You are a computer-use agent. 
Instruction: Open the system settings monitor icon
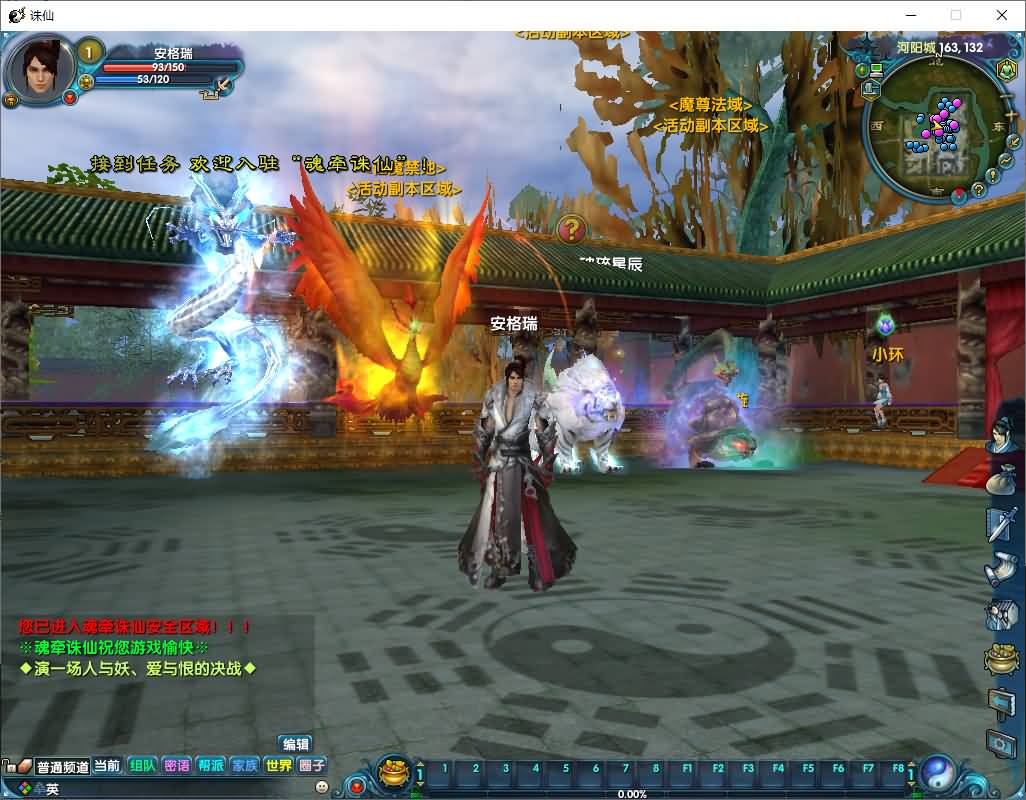[x=1002, y=744]
